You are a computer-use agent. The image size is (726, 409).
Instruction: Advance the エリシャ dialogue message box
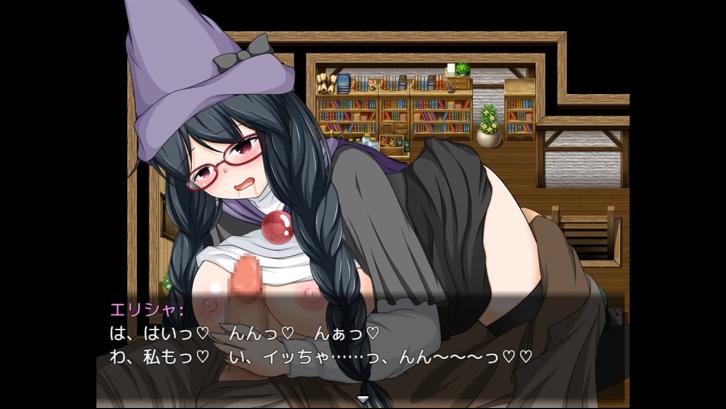pyautogui.click(x=362, y=342)
